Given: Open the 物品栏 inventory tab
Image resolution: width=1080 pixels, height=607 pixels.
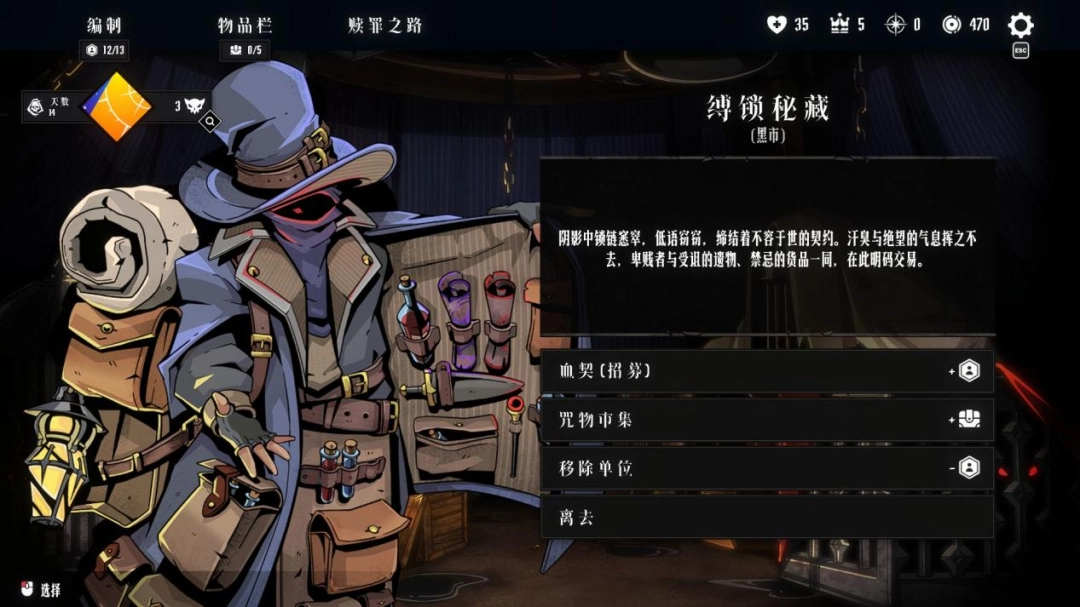Looking at the screenshot, I should point(244,25).
